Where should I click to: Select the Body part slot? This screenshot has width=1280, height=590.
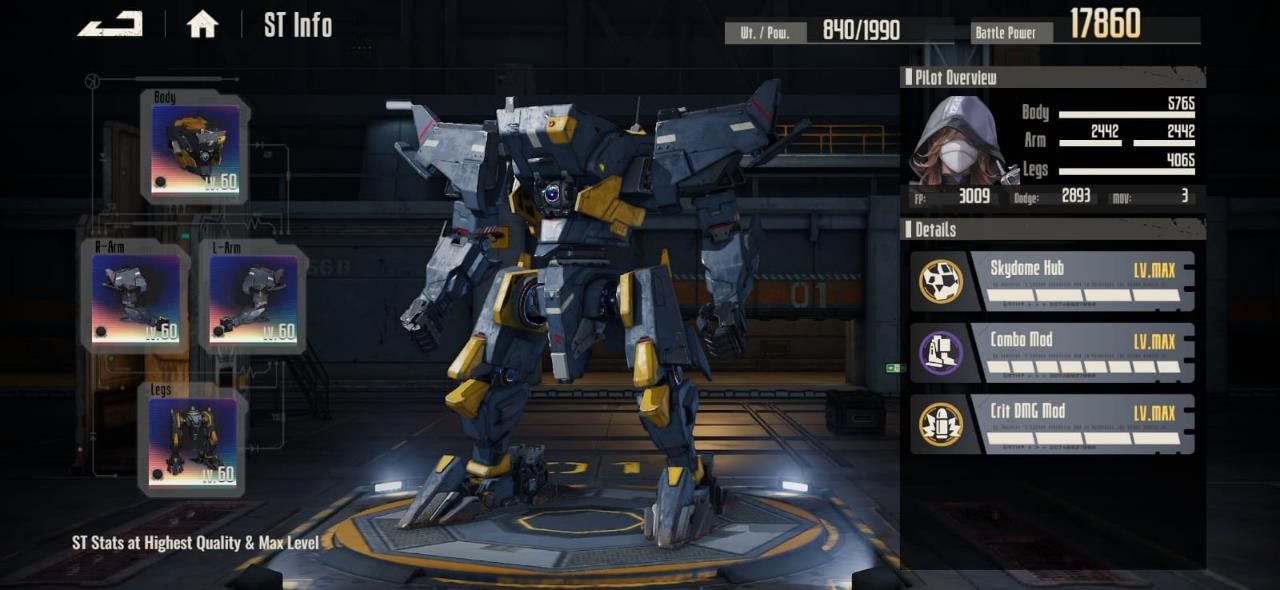click(195, 148)
